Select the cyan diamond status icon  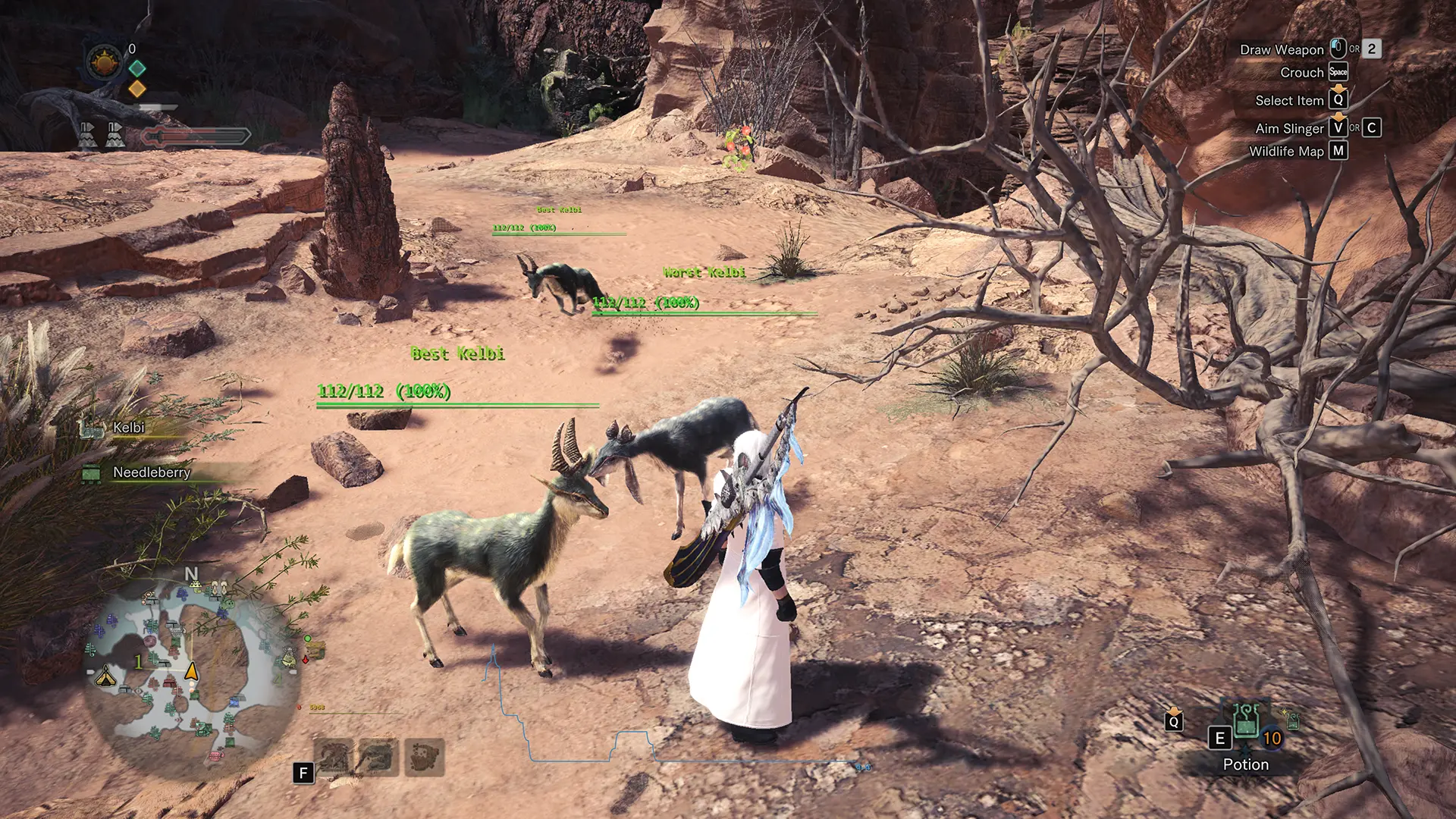137,68
